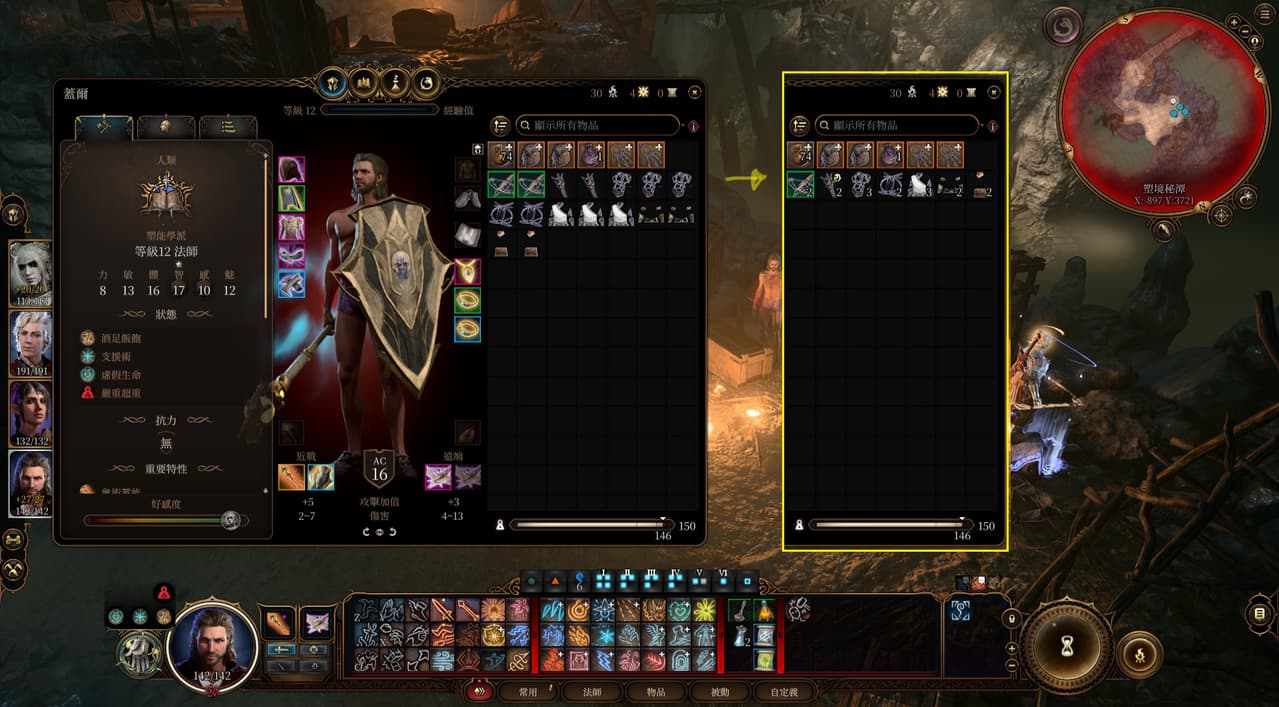
Task: Switch to the 法師 hotbar tab
Action: point(592,691)
